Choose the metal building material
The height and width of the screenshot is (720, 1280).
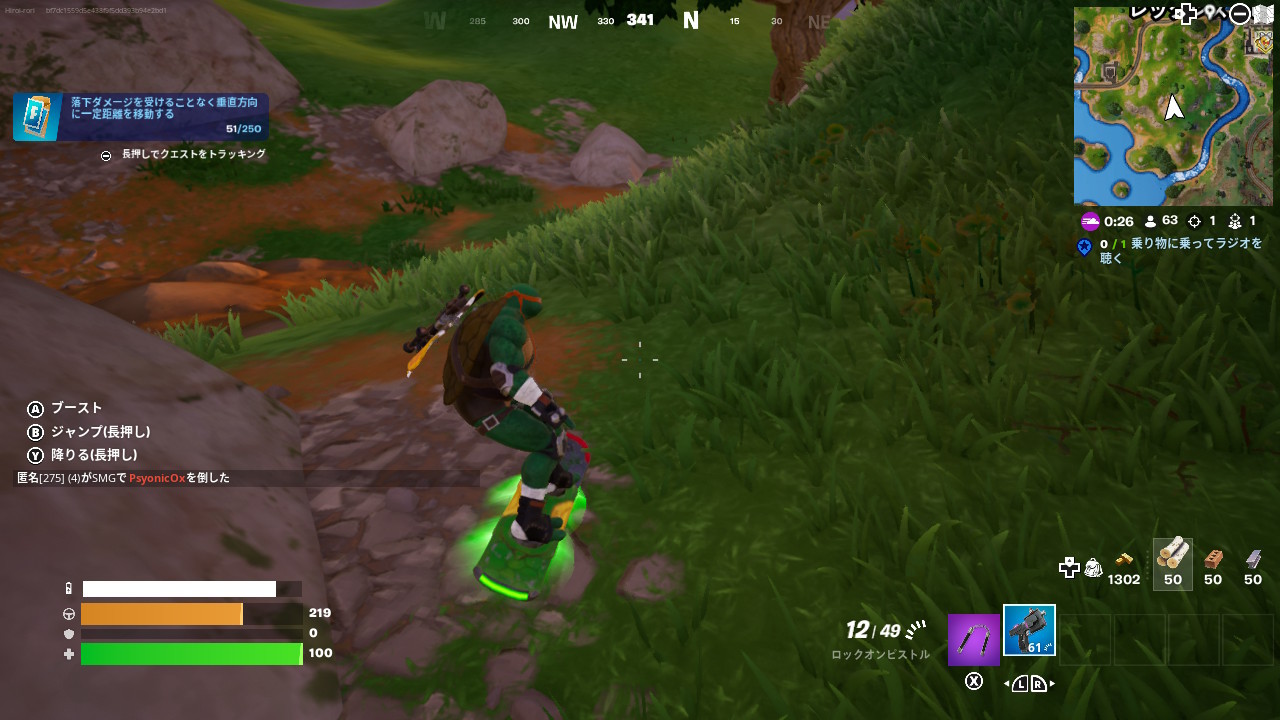(x=1253, y=563)
